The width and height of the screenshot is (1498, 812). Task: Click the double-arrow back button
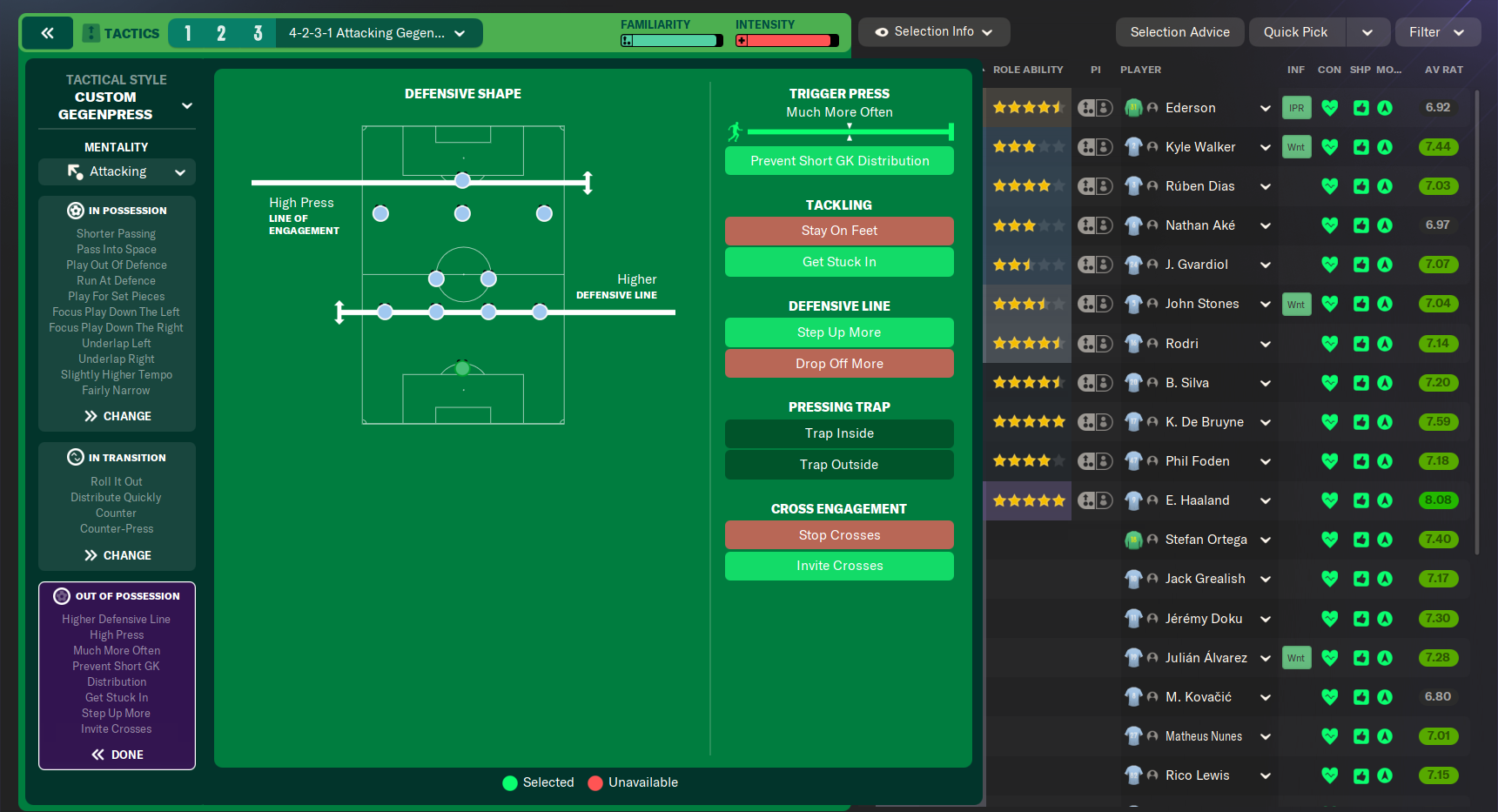point(47,33)
